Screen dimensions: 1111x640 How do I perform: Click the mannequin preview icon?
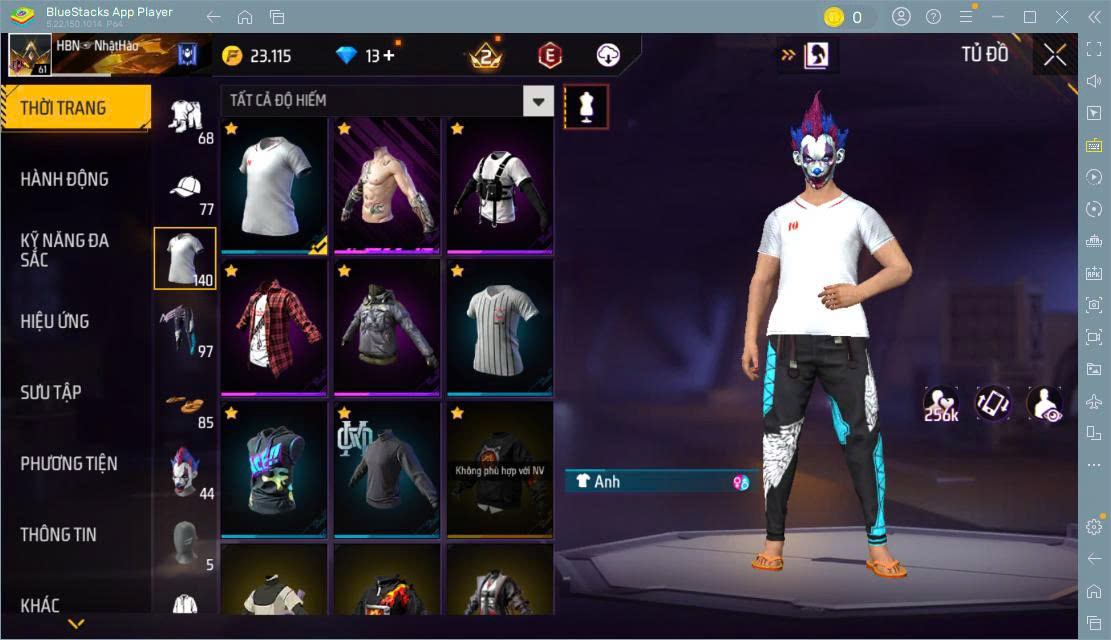pos(586,106)
